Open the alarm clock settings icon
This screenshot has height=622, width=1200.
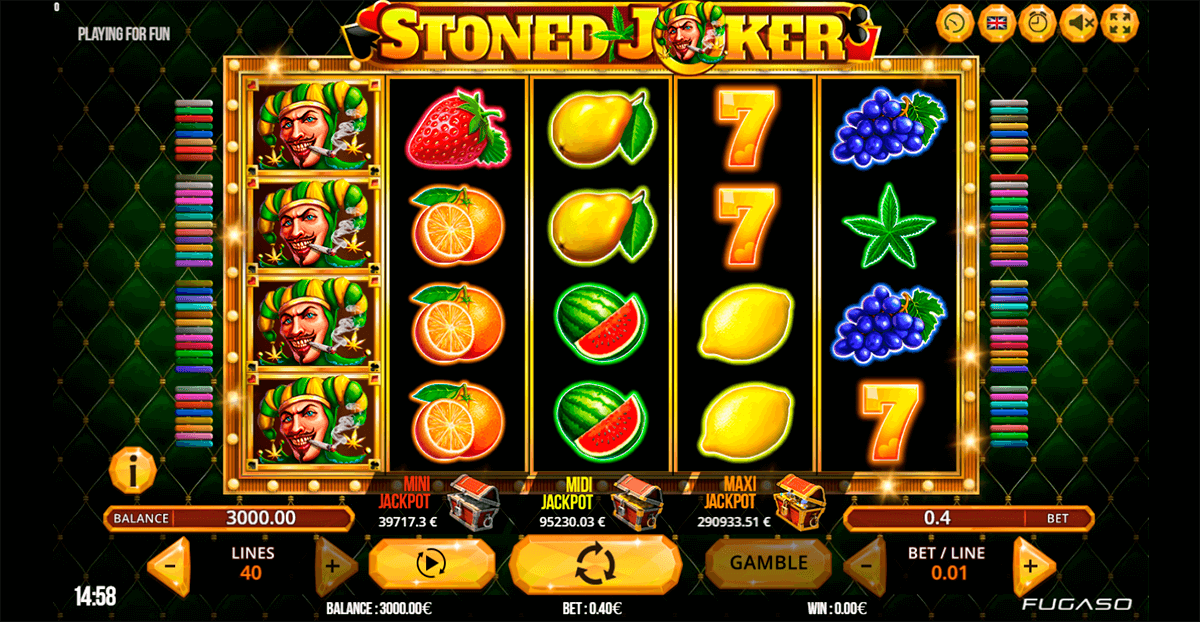click(1037, 23)
